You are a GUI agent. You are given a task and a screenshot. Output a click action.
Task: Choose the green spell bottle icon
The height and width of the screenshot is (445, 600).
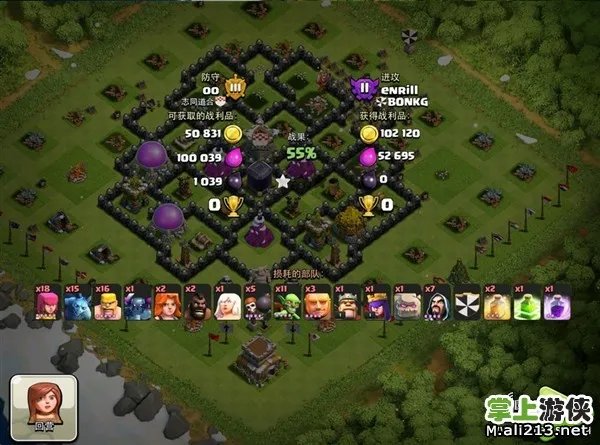pyautogui.click(x=527, y=305)
